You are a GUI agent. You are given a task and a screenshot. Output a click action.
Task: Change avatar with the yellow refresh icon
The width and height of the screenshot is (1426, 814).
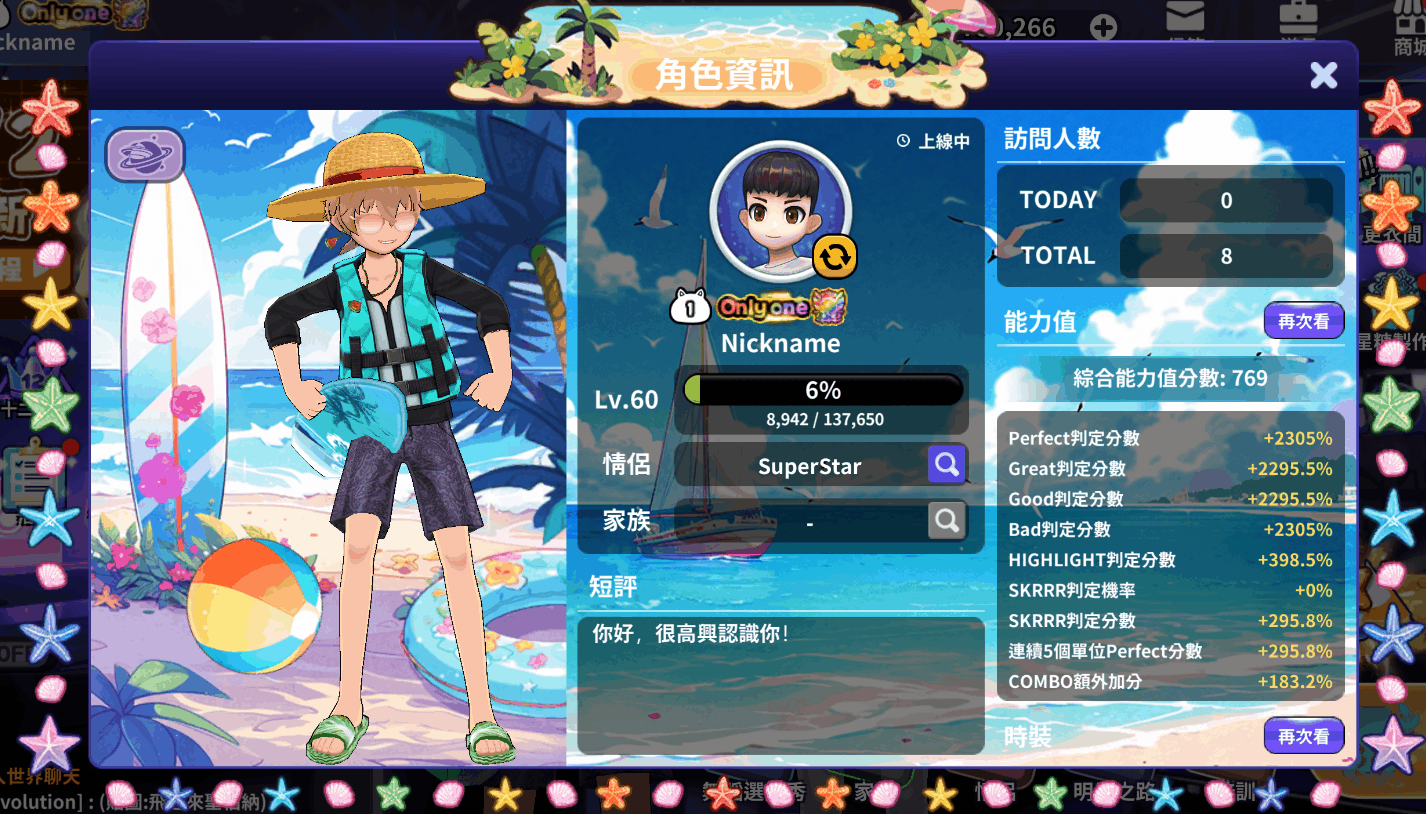tap(834, 257)
